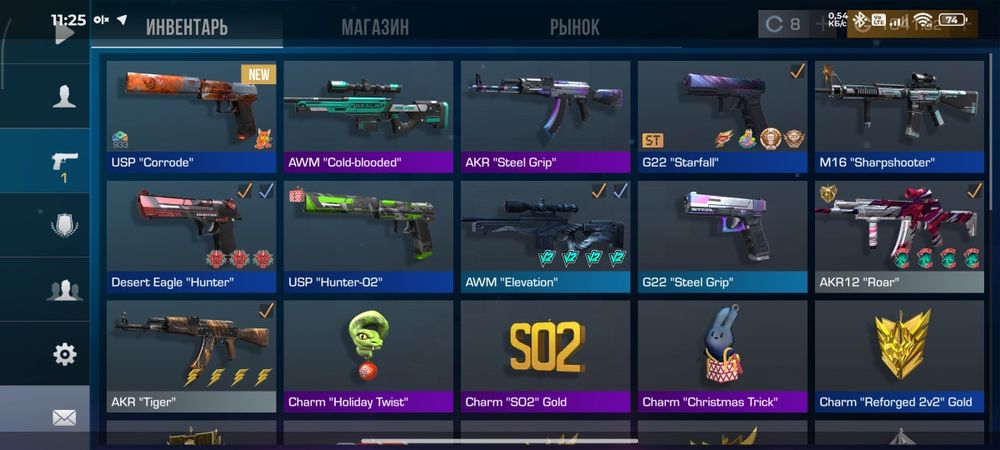Open the mail envelope in the sidebar

coord(64,417)
